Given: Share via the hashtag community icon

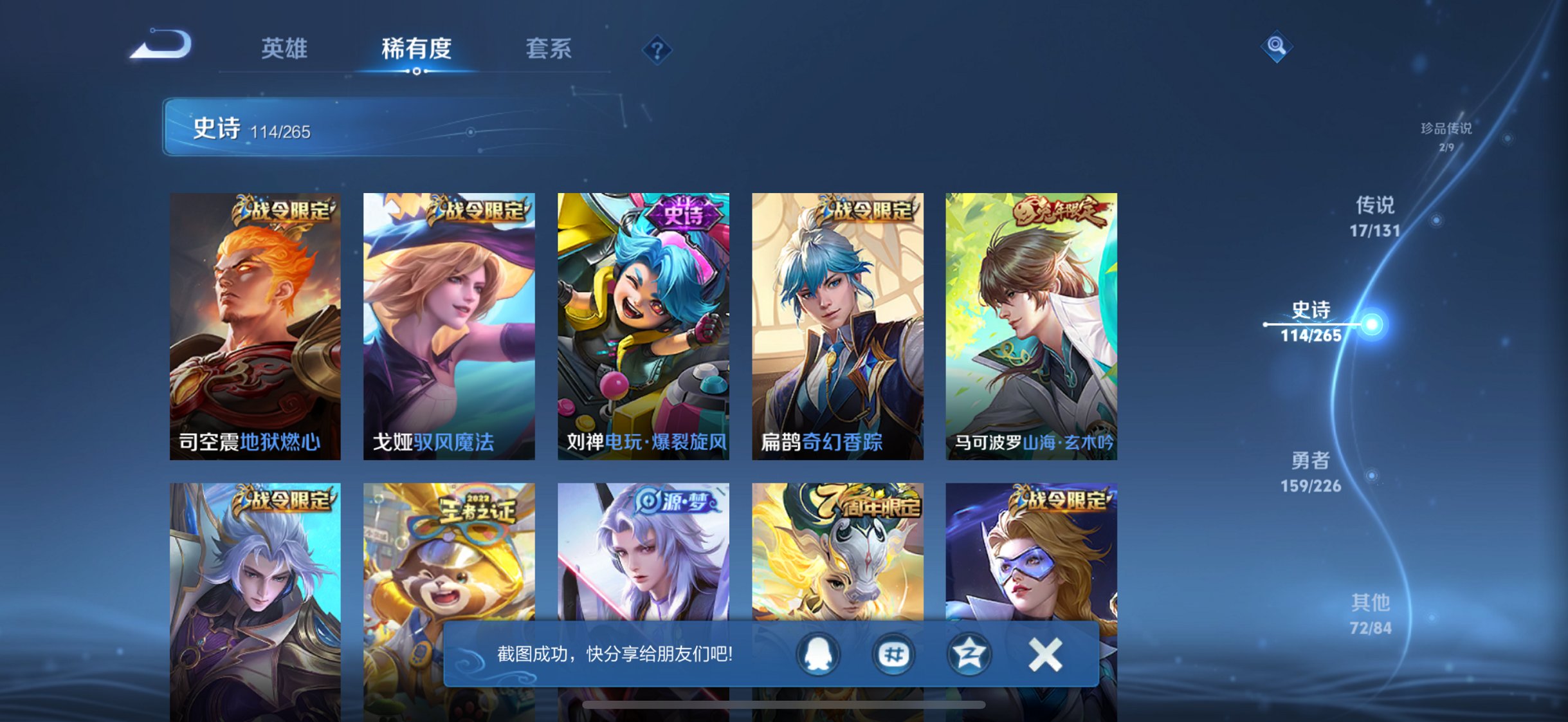Looking at the screenshot, I should (894, 654).
